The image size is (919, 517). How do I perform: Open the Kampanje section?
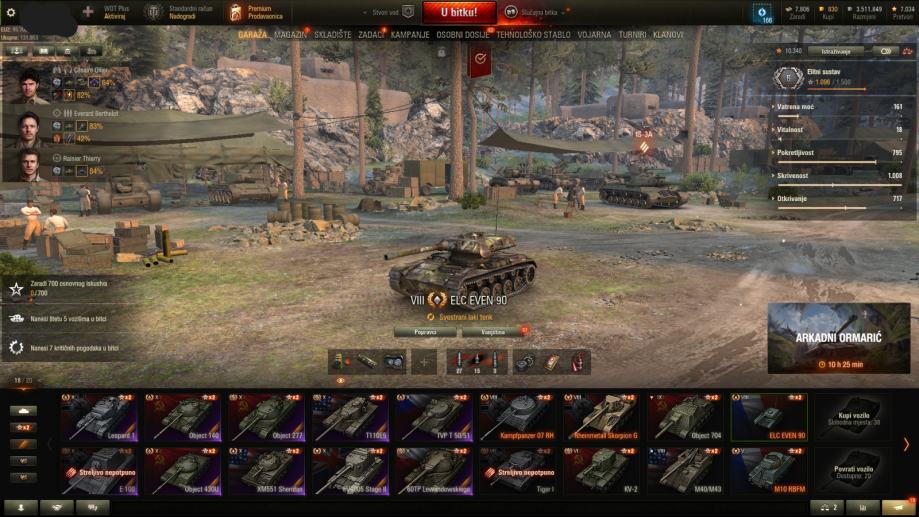[410, 34]
